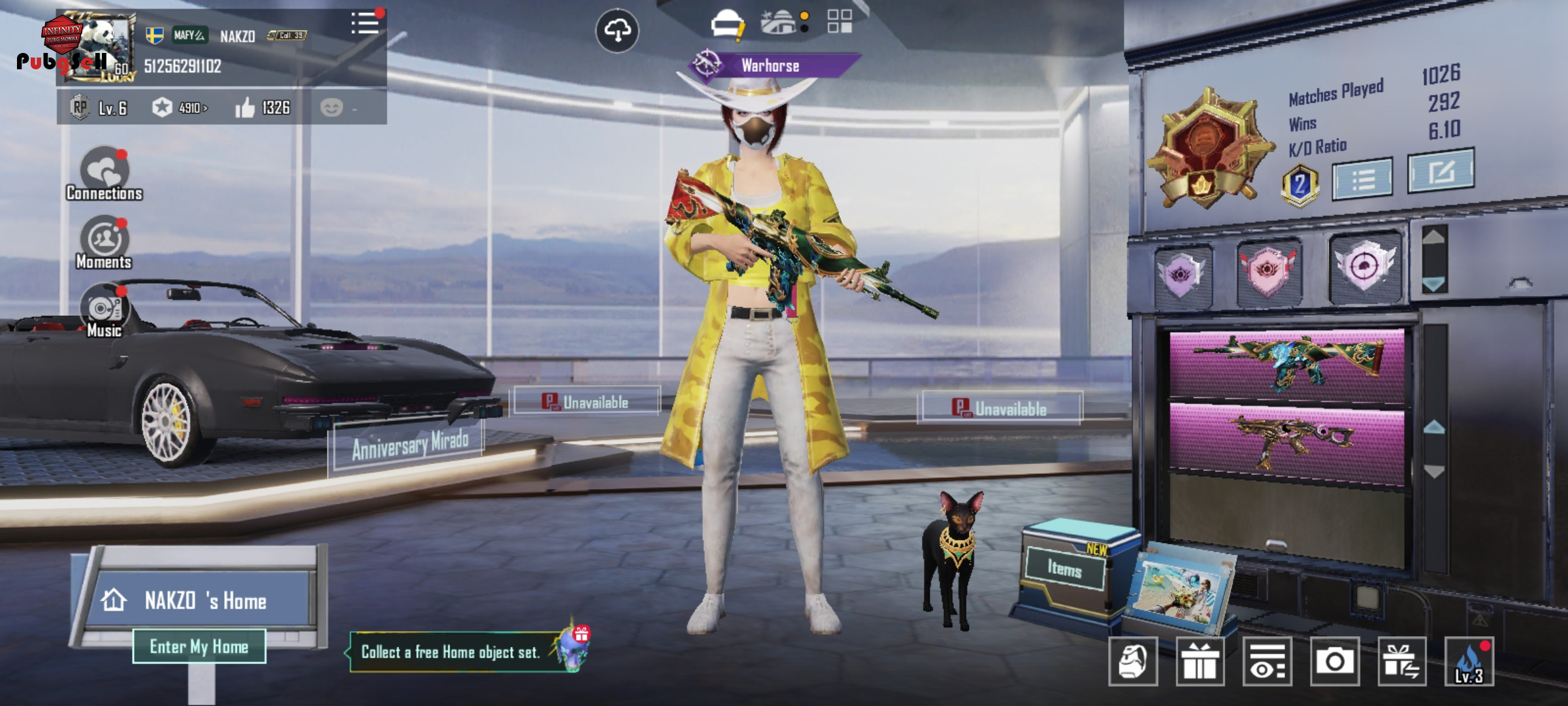Select the Anniversary Mirado vehicle label

(410, 446)
